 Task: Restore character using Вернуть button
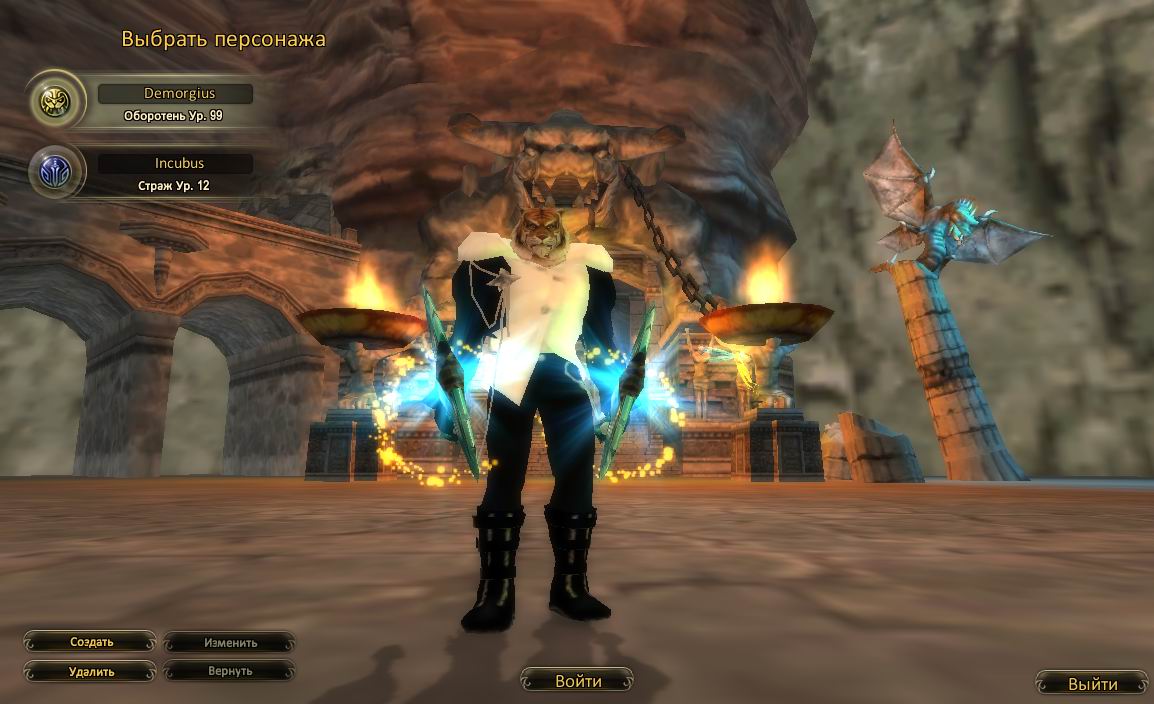click(x=230, y=672)
